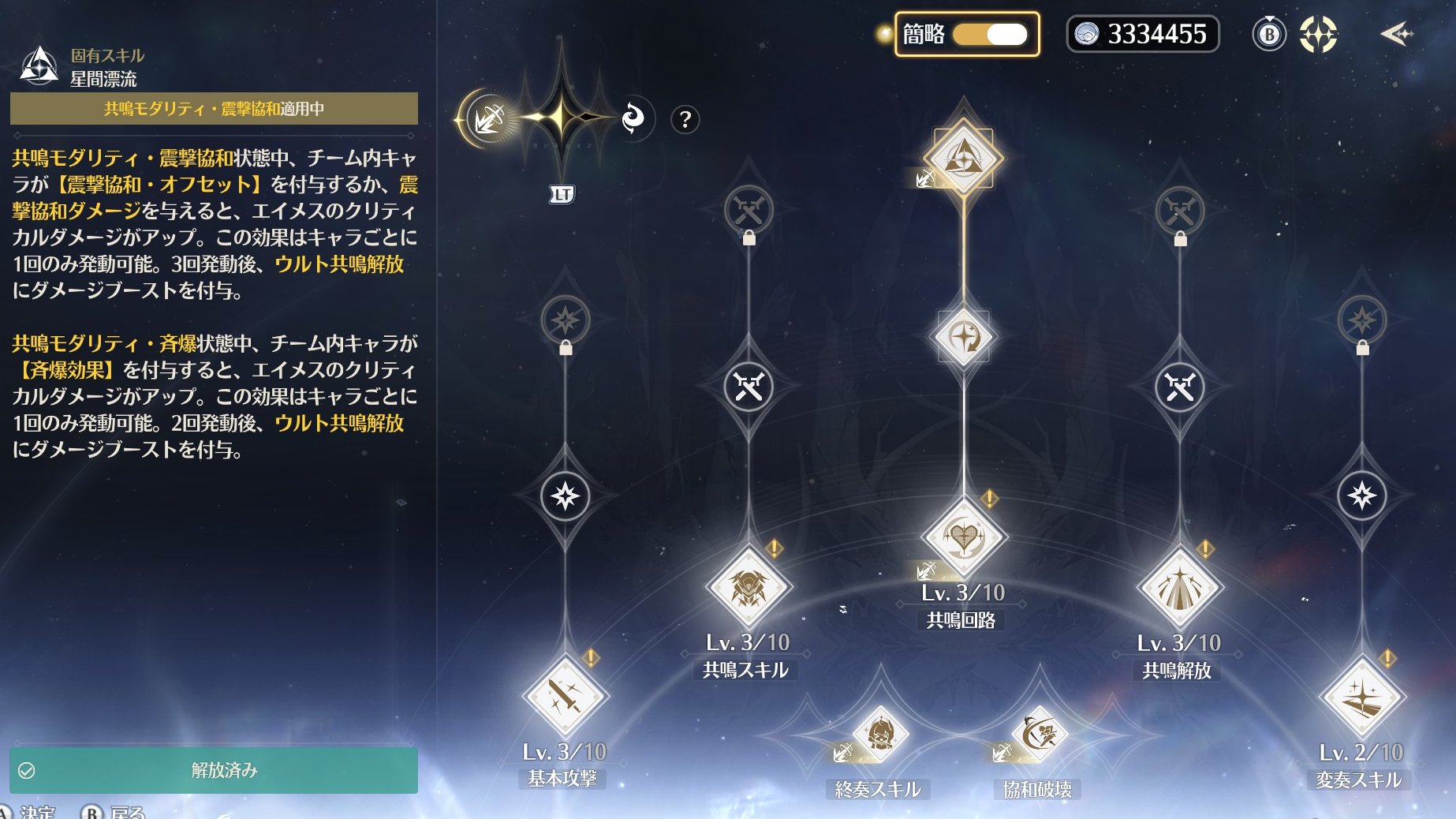Viewport: 1456px width, 819px height.
Task: Select the 基本攻撃 basic attack skill node
Action: [565, 697]
